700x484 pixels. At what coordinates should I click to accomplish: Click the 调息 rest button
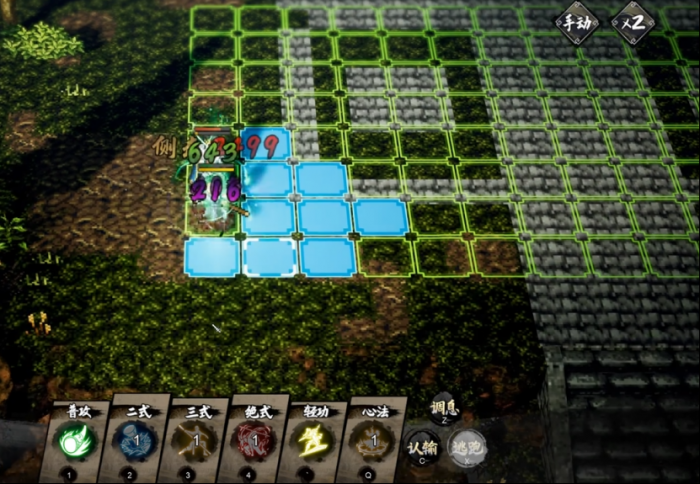click(444, 409)
